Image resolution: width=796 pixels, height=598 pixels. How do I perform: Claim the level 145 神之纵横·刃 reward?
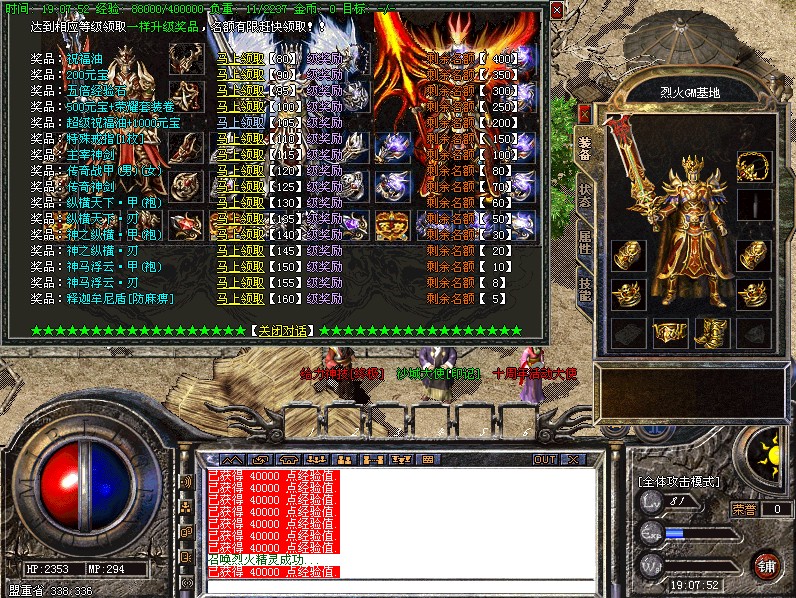pos(240,250)
